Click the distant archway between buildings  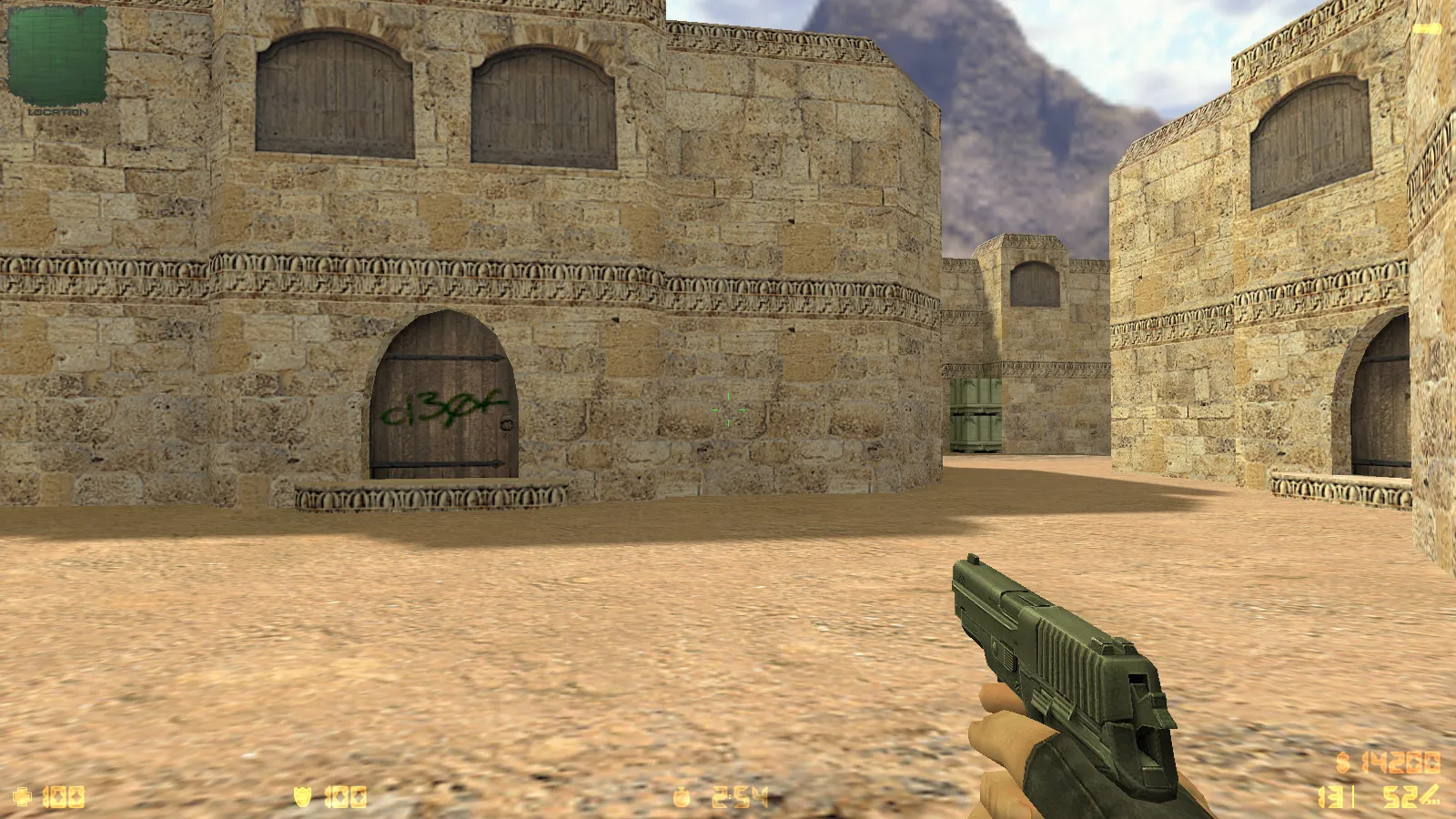(1033, 282)
